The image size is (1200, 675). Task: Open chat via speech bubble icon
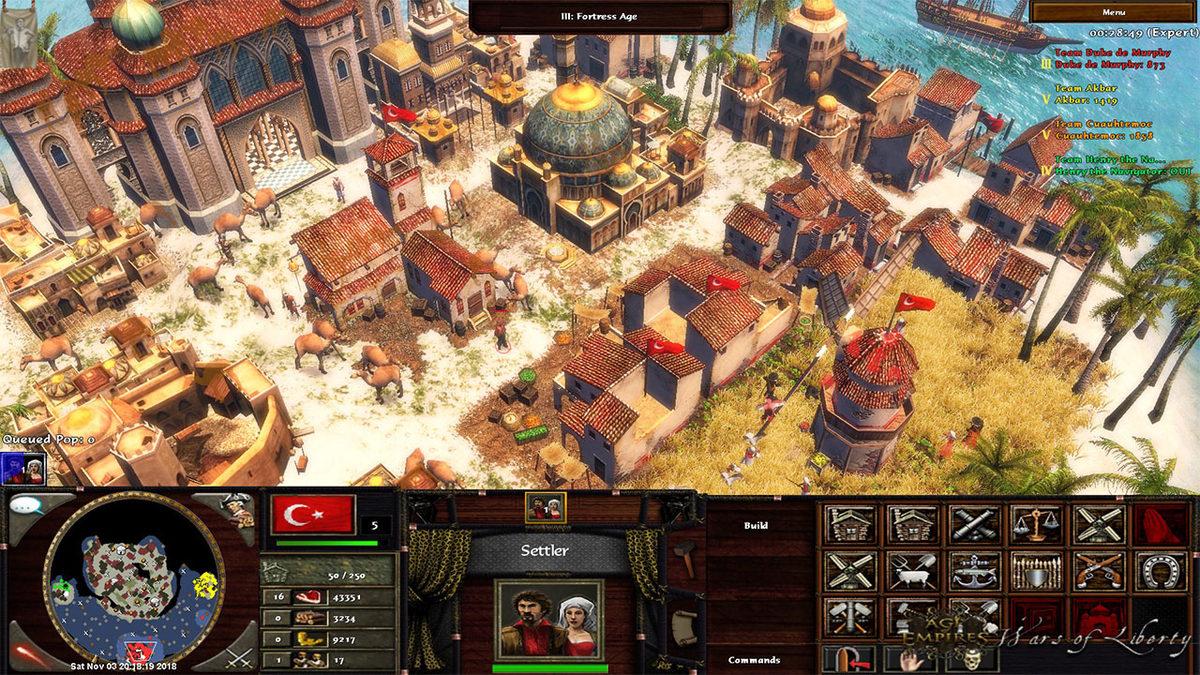[x=26, y=504]
